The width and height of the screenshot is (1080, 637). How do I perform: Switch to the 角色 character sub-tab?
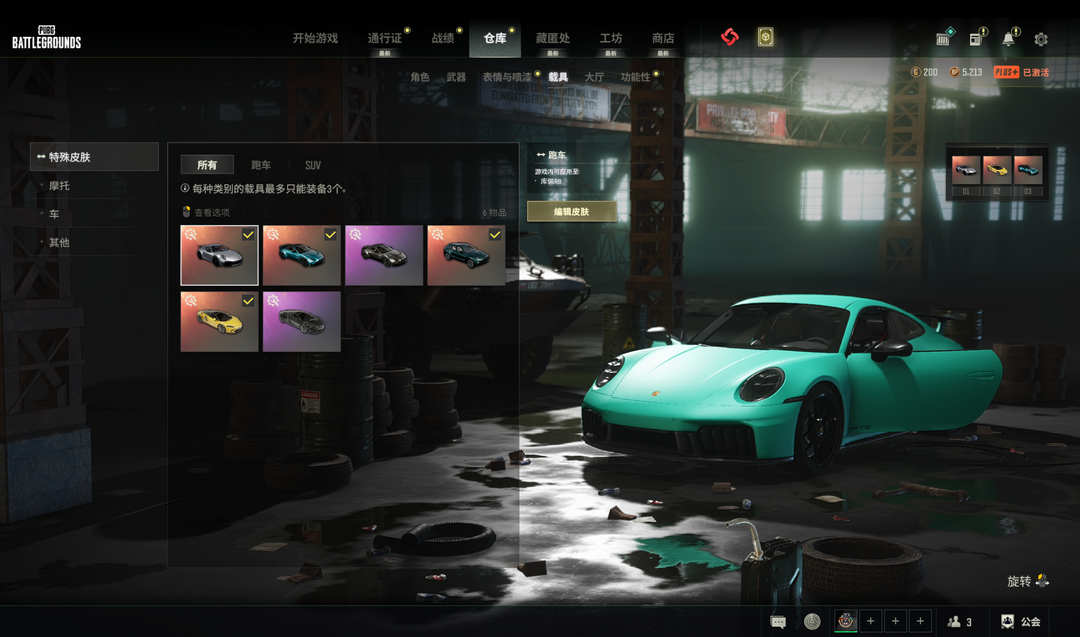420,77
